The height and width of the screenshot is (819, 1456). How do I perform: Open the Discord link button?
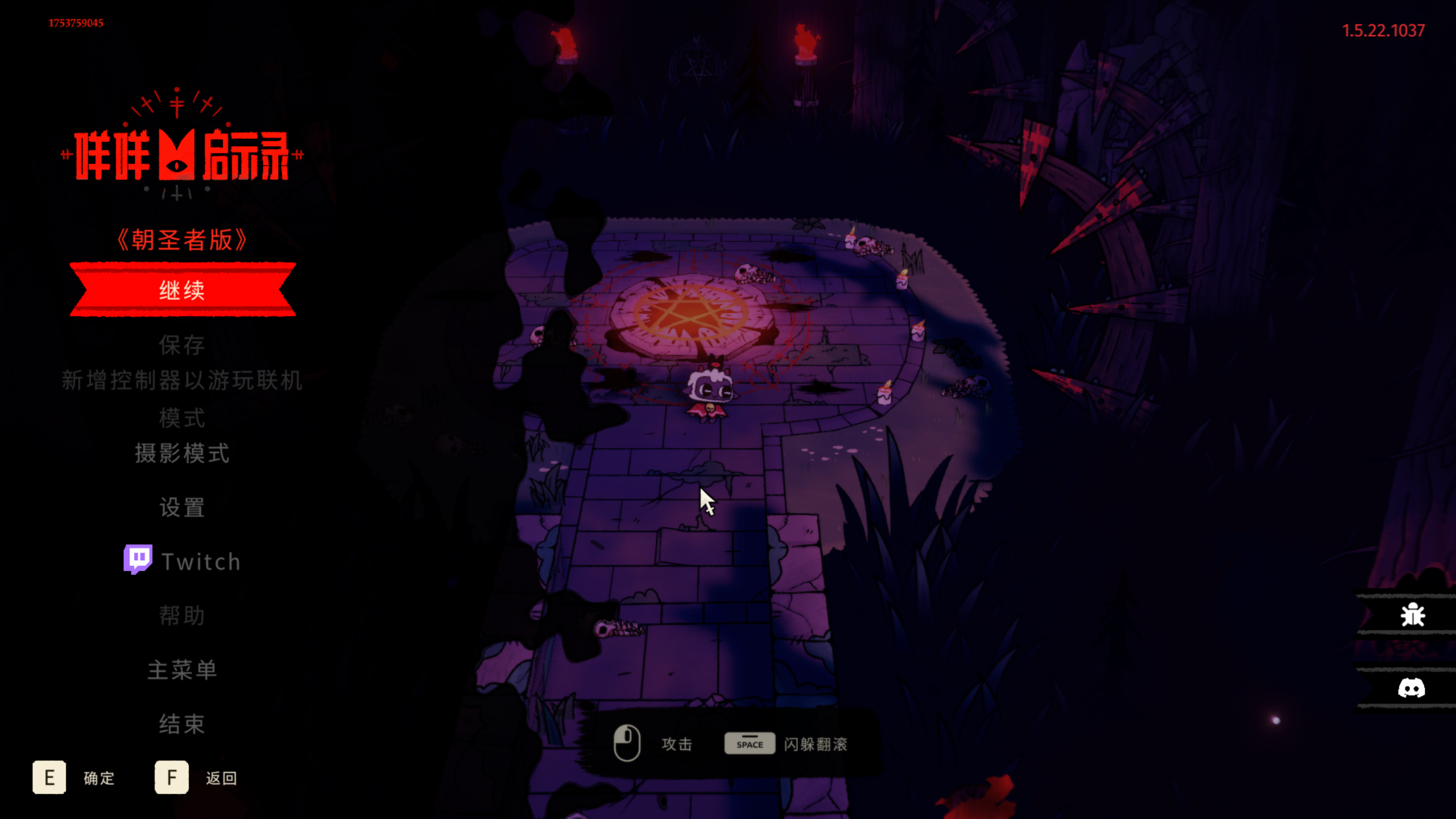click(1411, 688)
